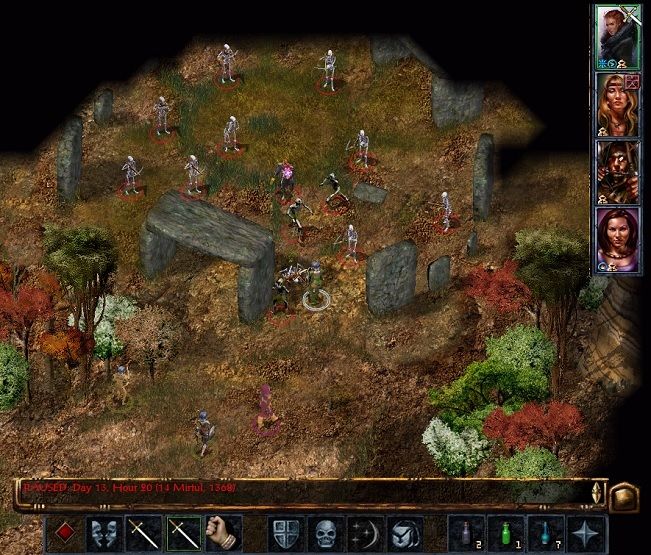Equip the first sword weapon slot
This screenshot has width=651, height=555.
(143, 532)
